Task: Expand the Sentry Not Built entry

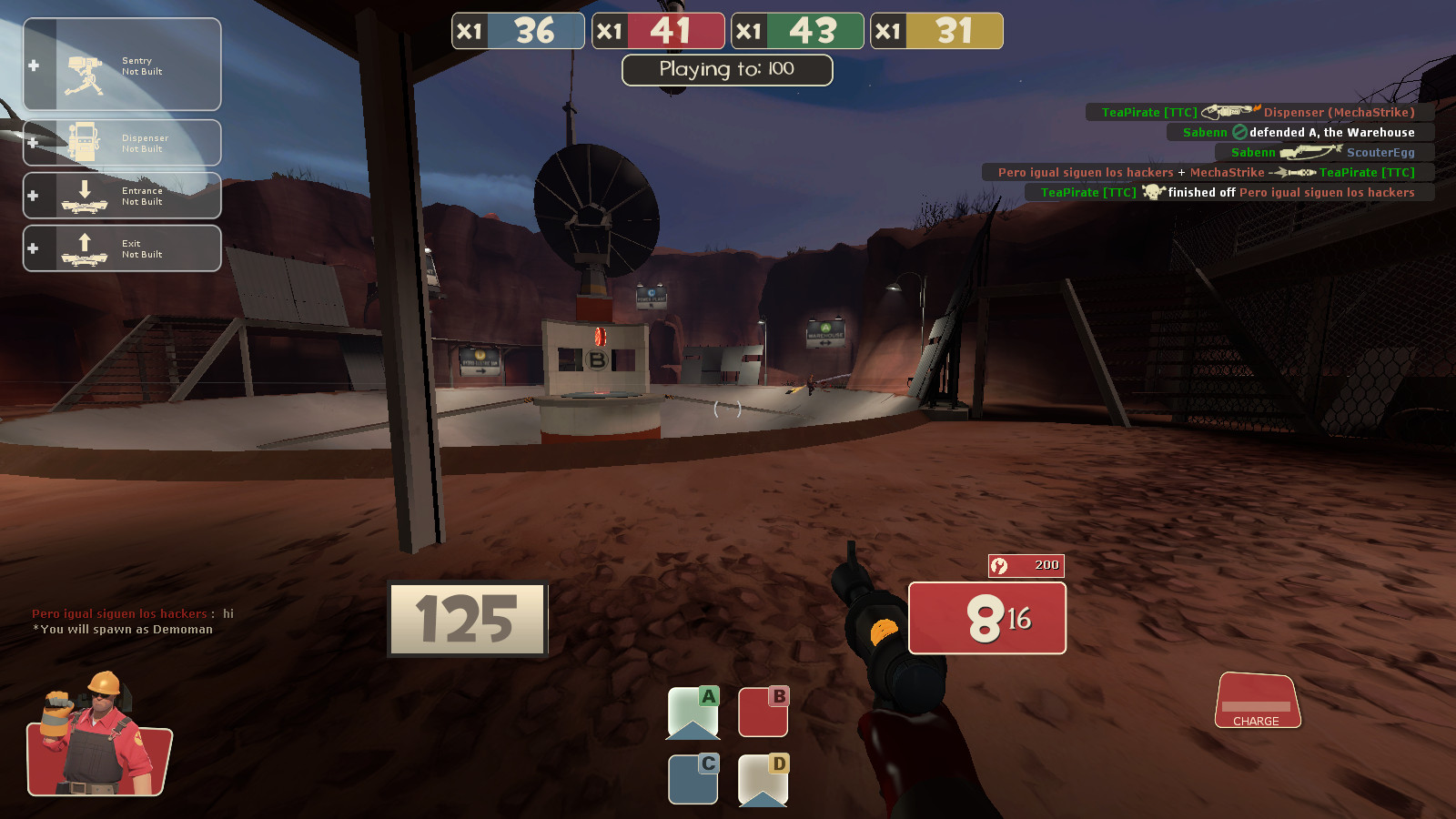Action: click(33, 62)
